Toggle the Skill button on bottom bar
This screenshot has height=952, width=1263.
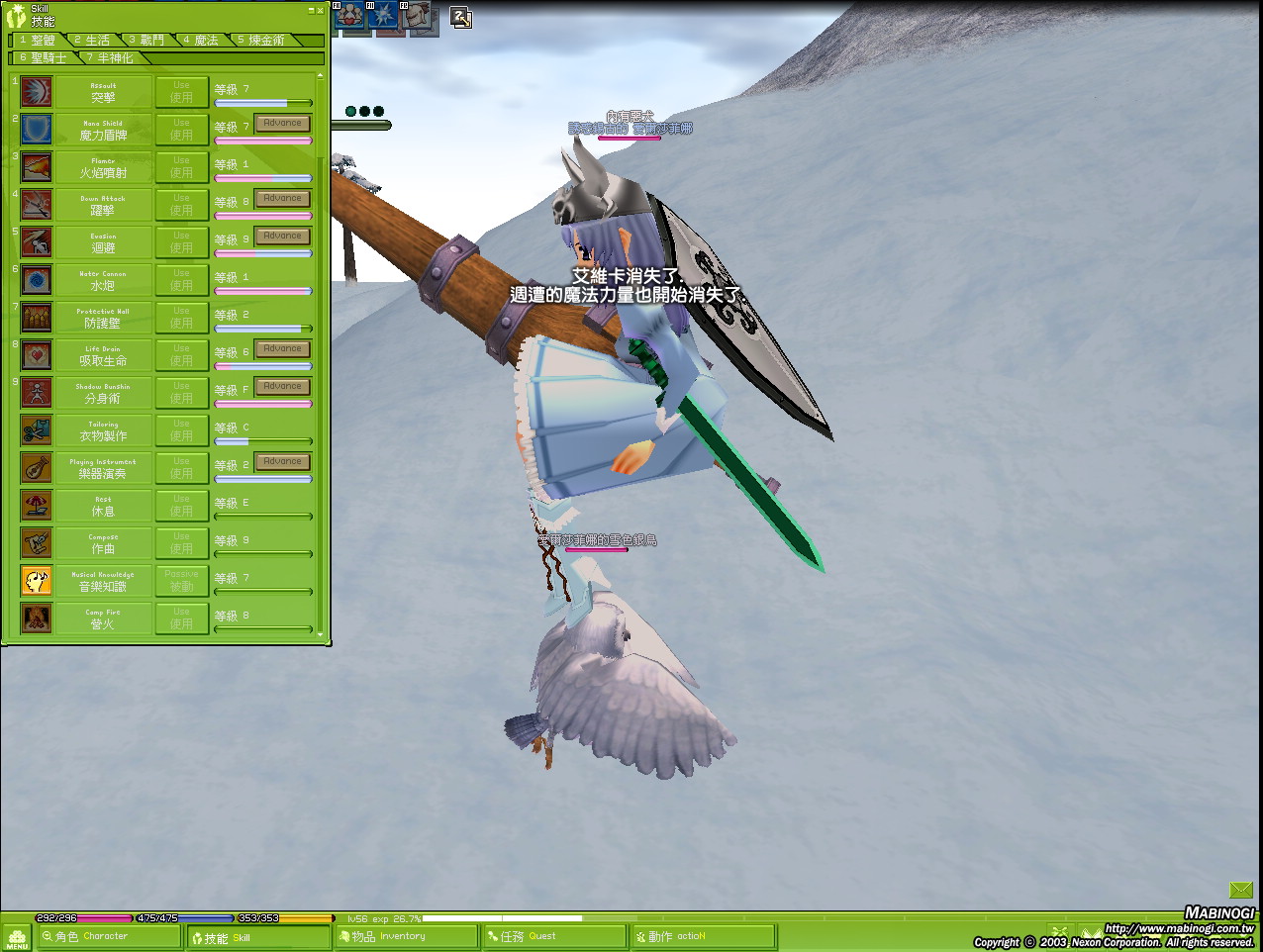tap(257, 937)
